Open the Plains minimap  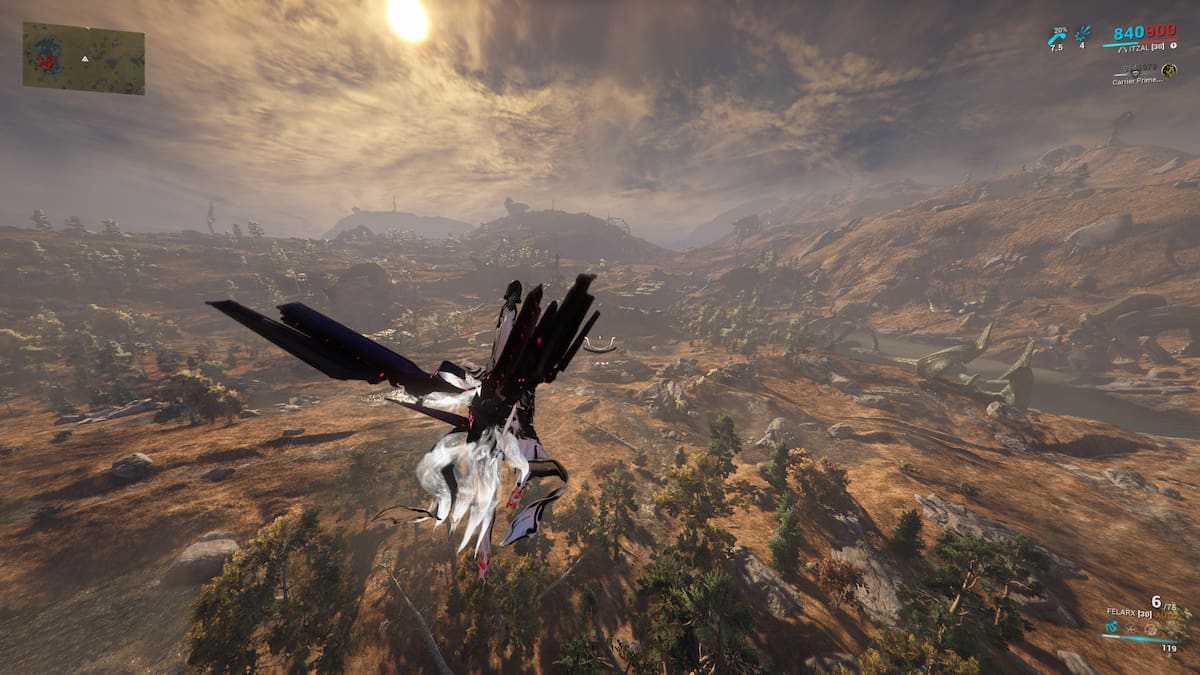pyautogui.click(x=83, y=58)
